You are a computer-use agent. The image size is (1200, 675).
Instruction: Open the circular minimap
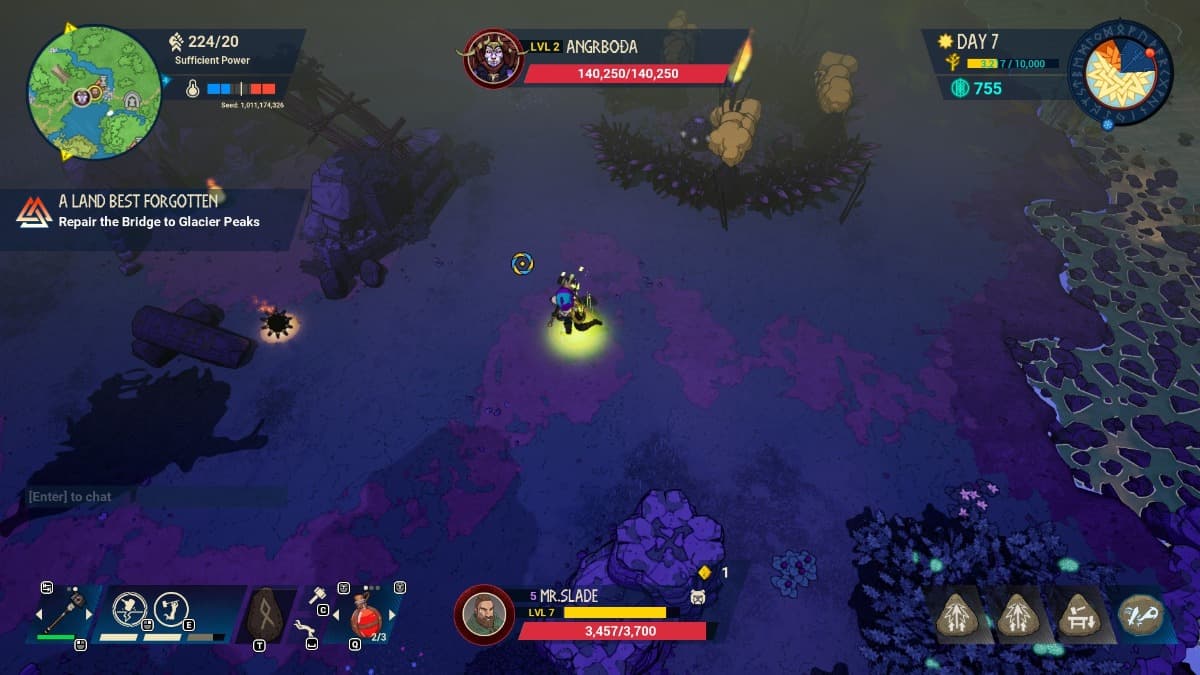[93, 91]
